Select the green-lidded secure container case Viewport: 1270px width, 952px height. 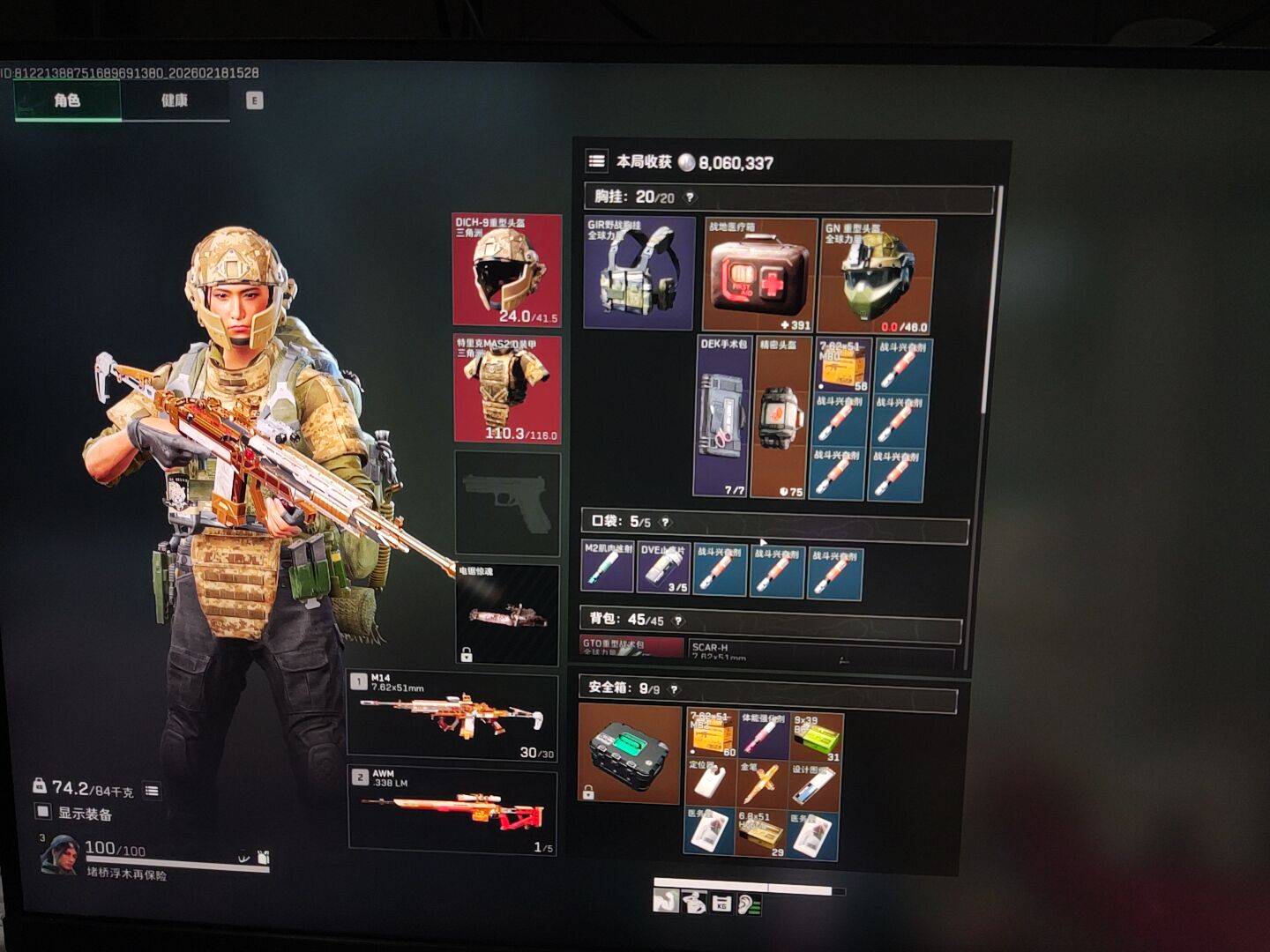tap(630, 753)
